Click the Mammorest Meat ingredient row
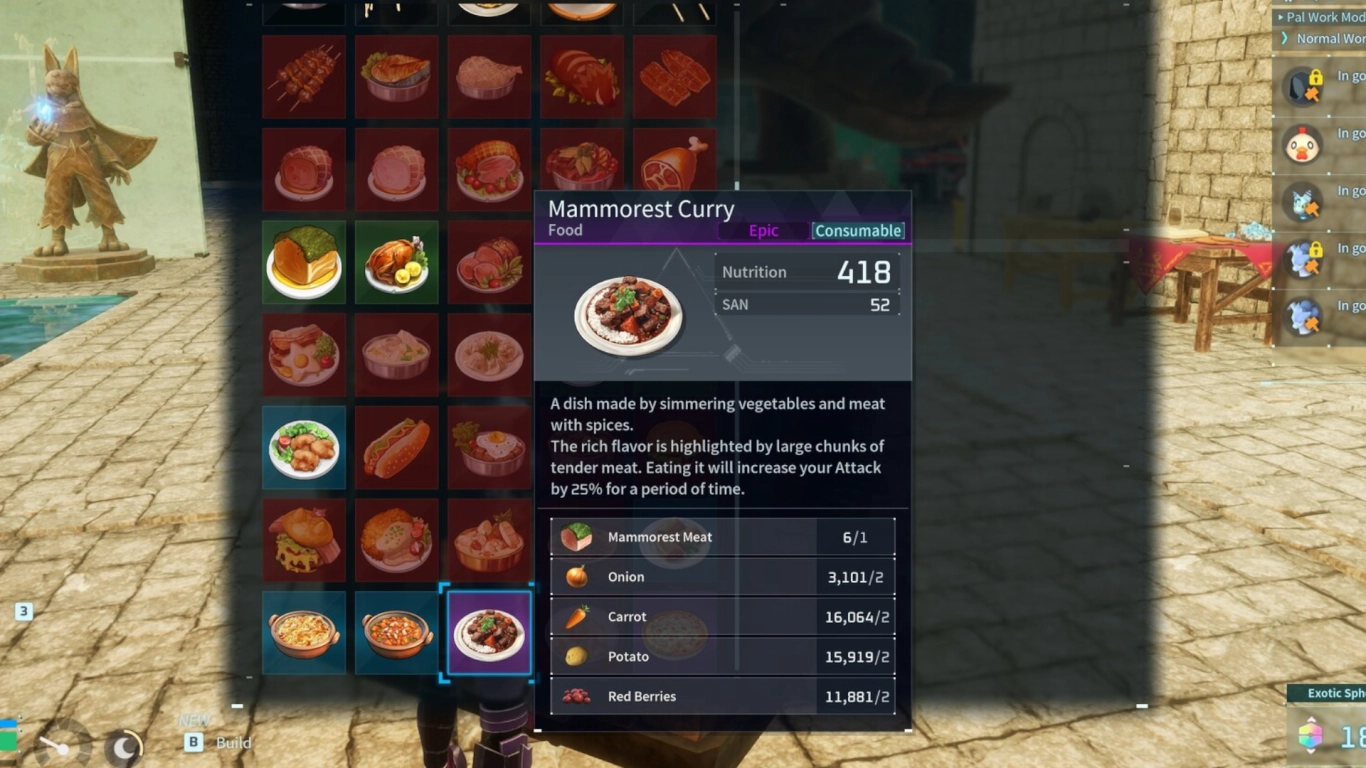 [x=722, y=537]
